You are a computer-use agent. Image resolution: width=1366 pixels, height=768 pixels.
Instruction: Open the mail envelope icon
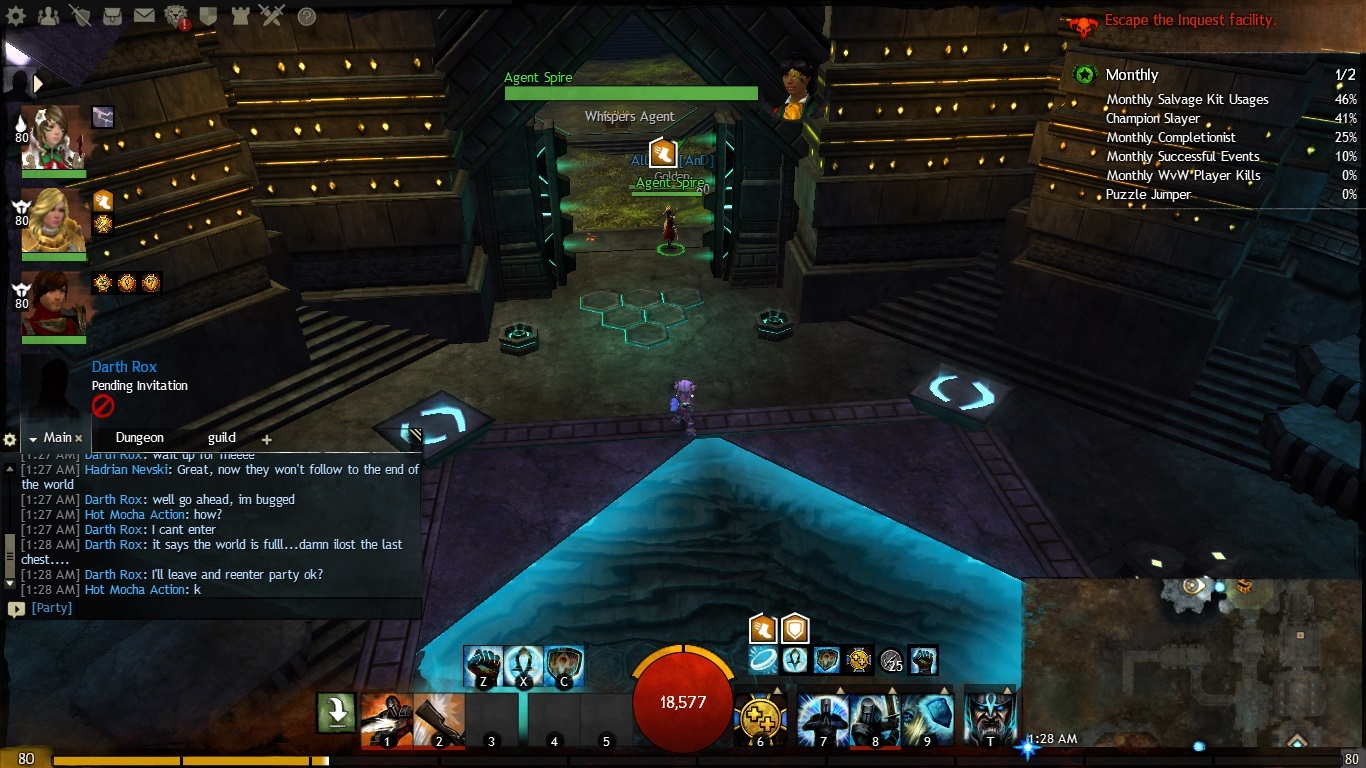pyautogui.click(x=144, y=16)
